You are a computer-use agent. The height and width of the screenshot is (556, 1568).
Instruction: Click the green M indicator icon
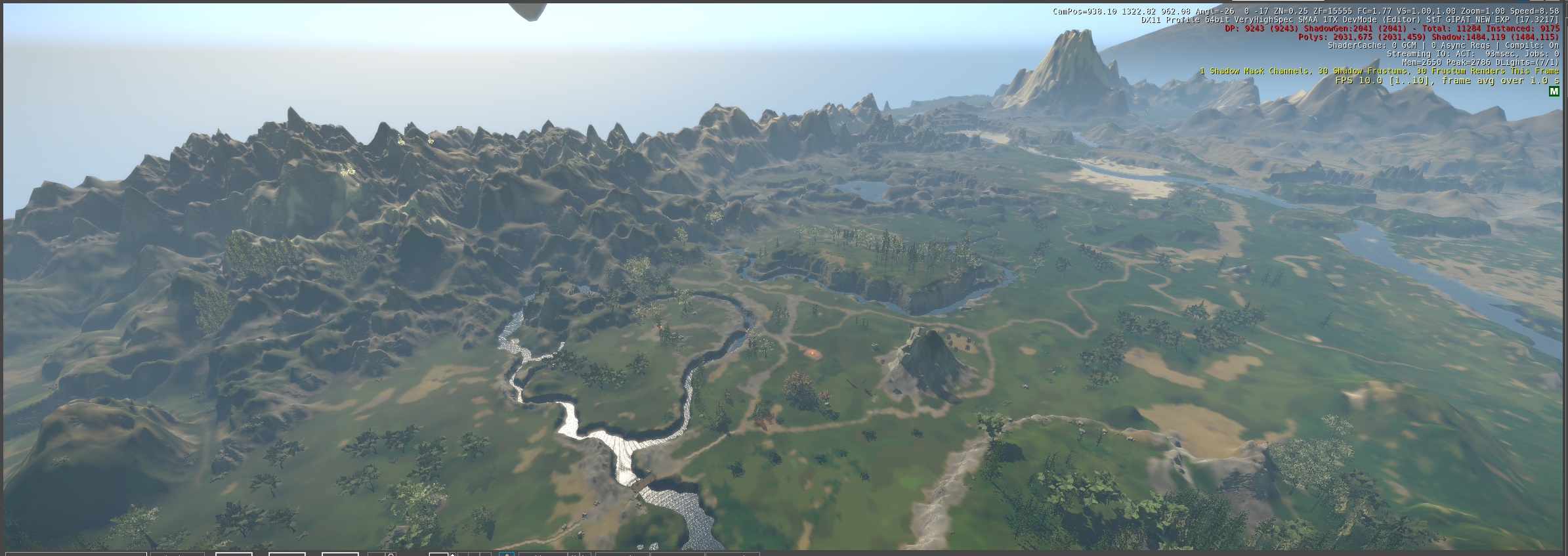1553,92
